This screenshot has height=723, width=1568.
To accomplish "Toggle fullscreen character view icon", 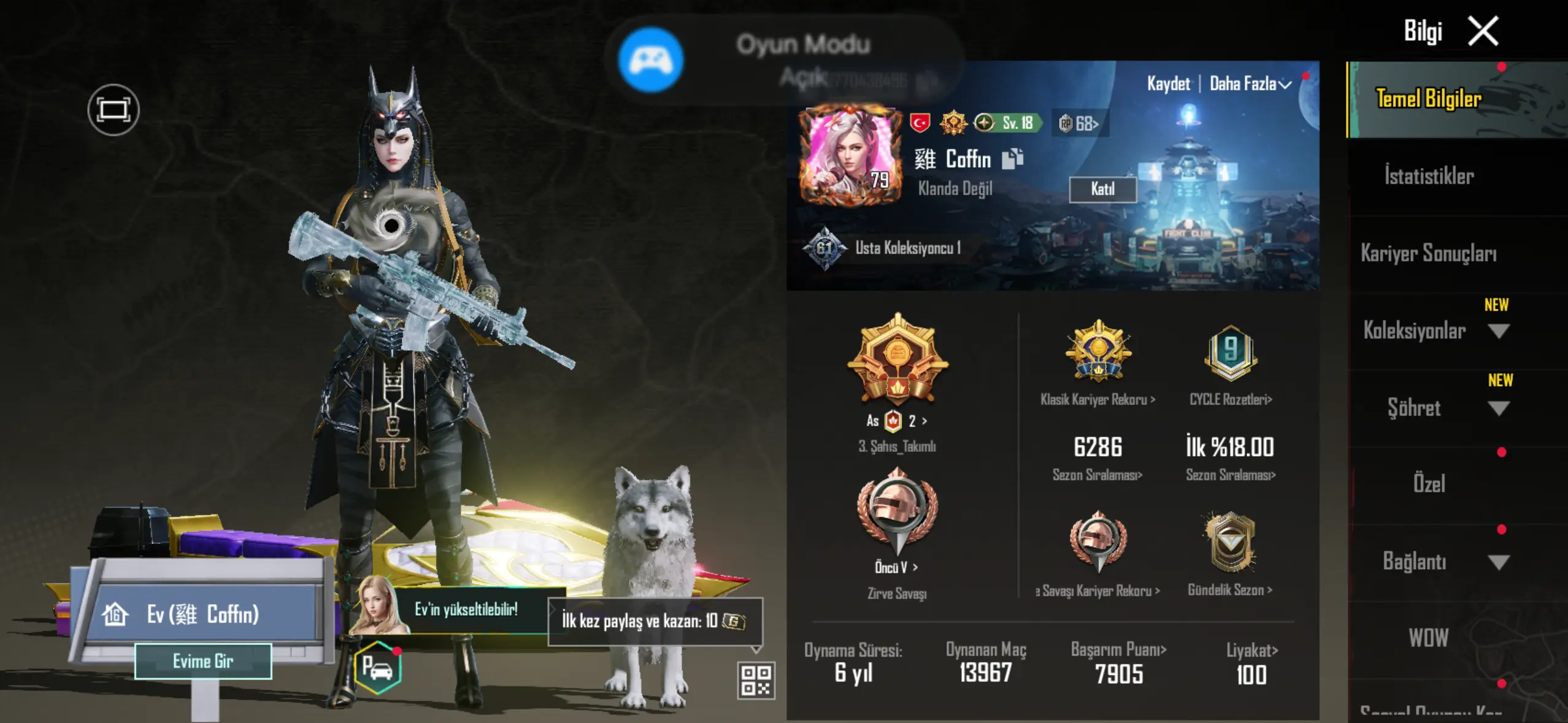I will pyautogui.click(x=113, y=110).
